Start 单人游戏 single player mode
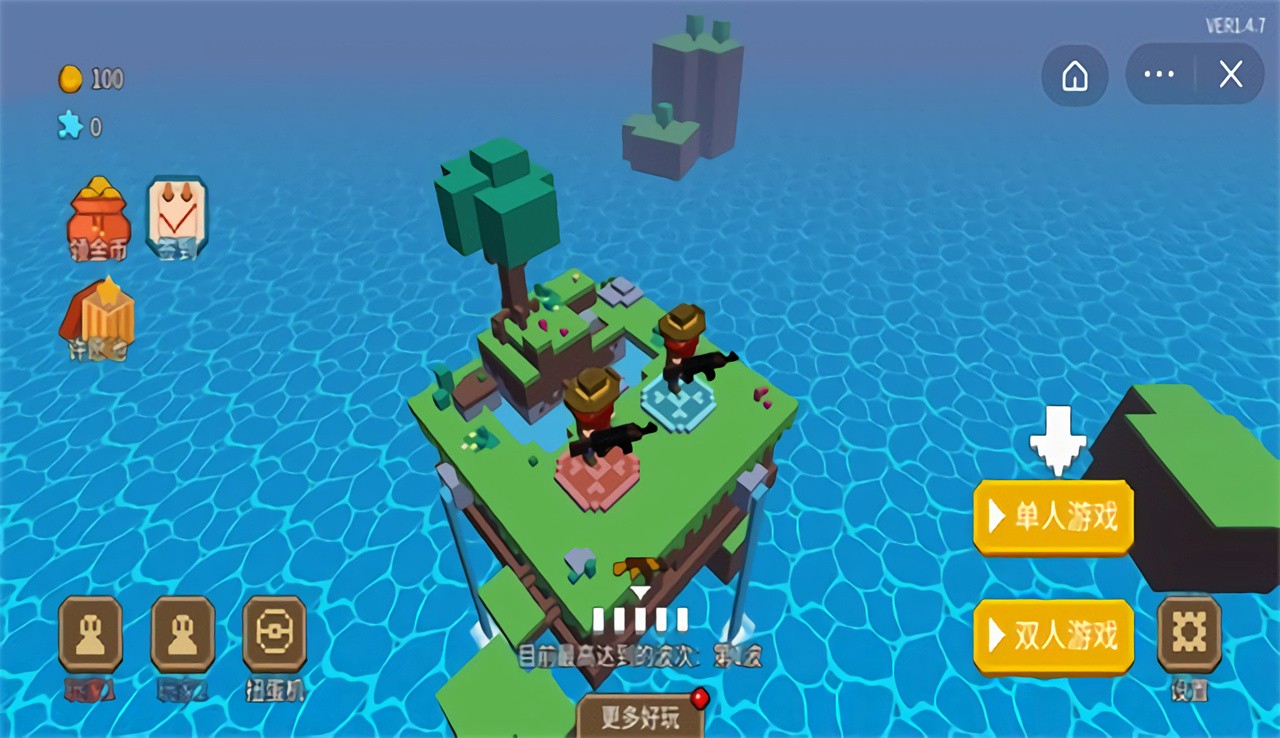Screen dimensions: 1280x738 pyautogui.click(x=1053, y=517)
